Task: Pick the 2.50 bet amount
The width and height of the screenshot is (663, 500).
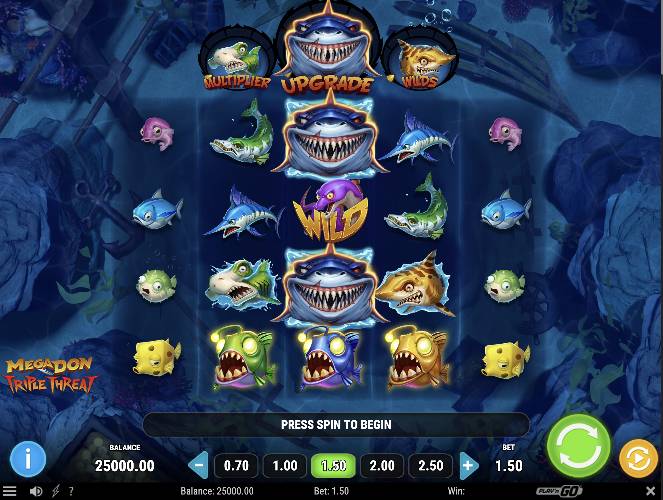Action: (x=430, y=465)
